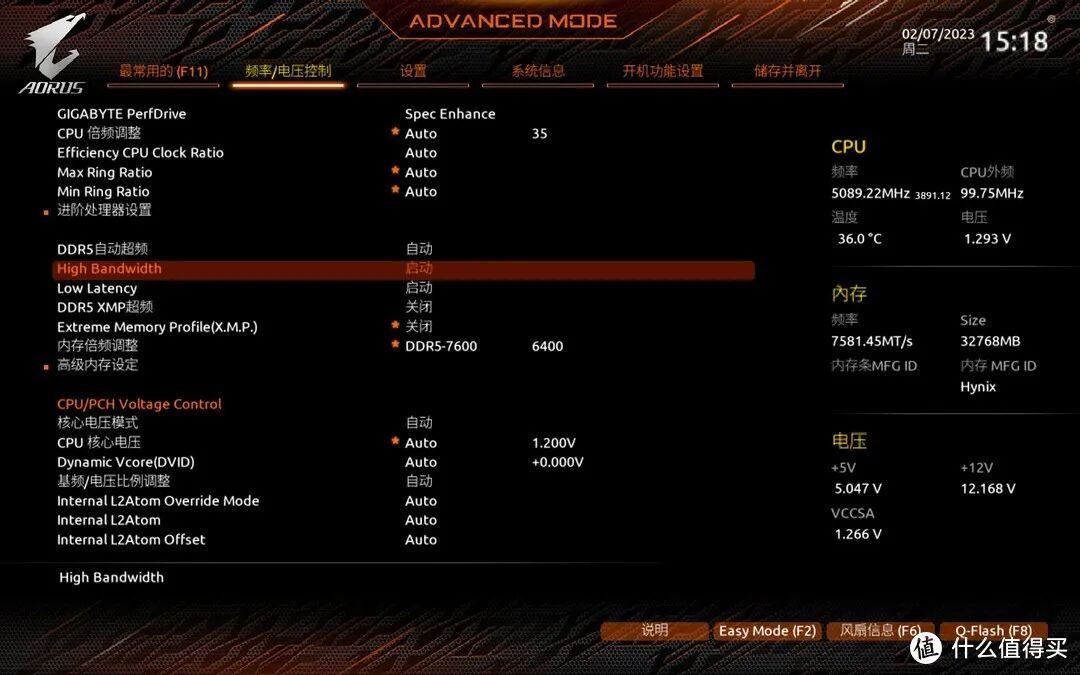Open the 开机功能设置 tab
This screenshot has width=1080, height=675.
[663, 71]
